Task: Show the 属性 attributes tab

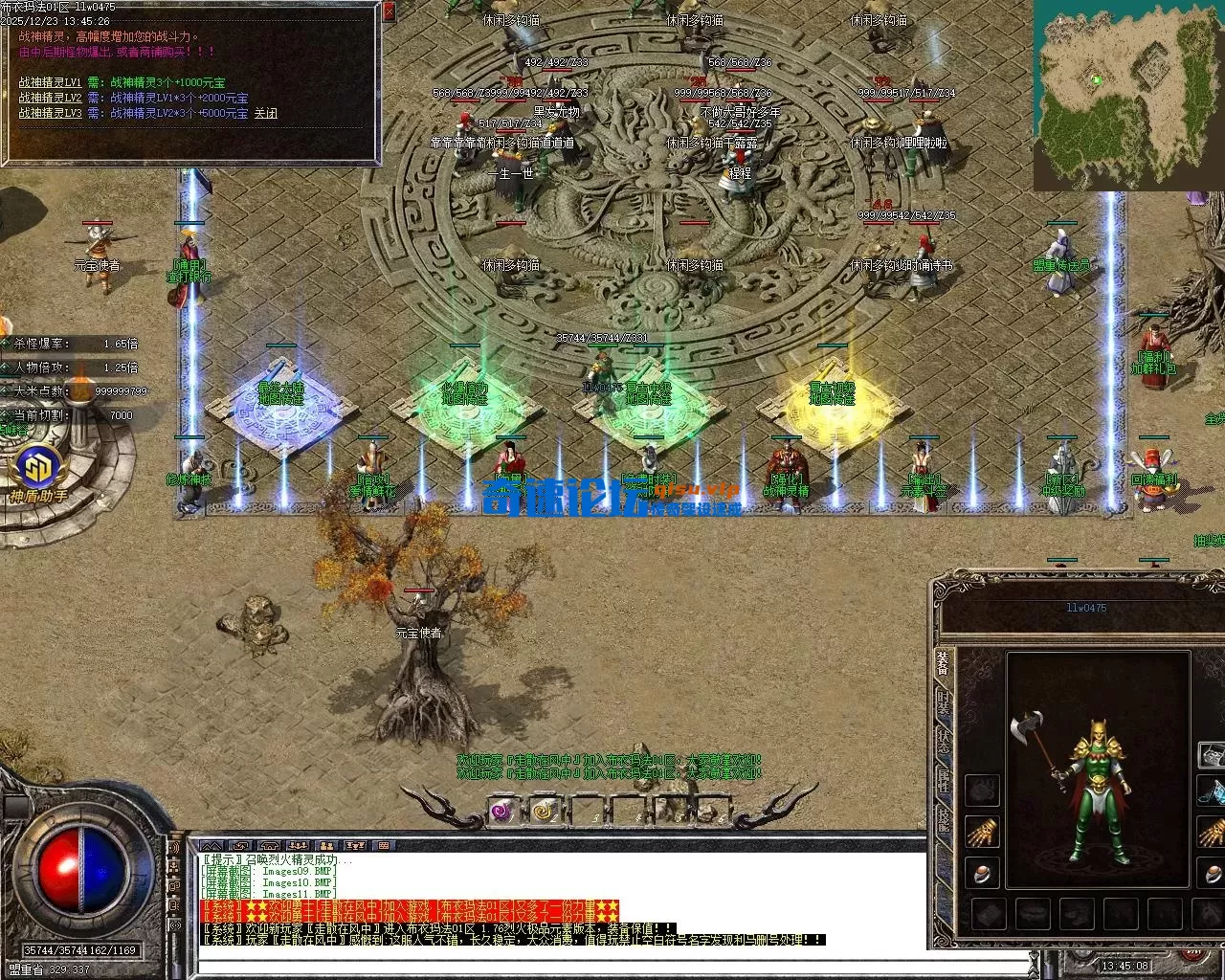Action: coord(944,778)
